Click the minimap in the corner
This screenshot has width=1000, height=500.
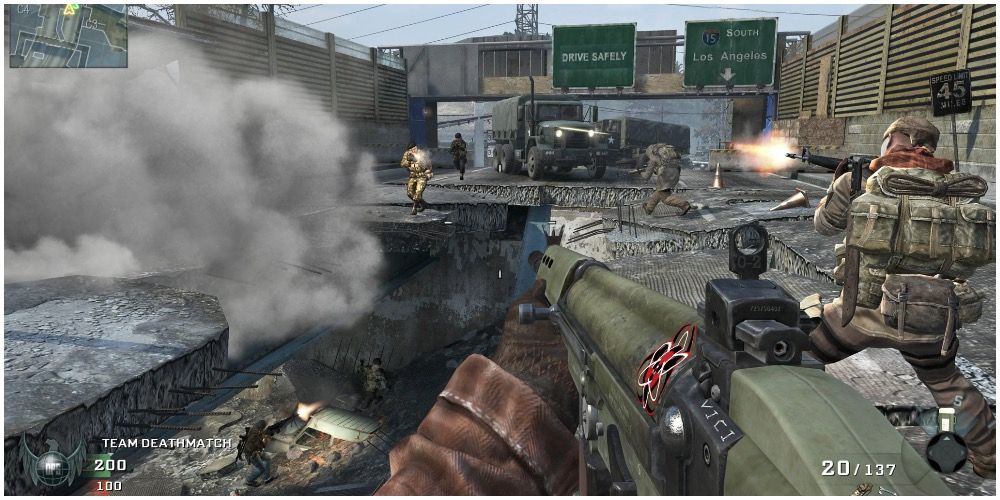(x=68, y=35)
